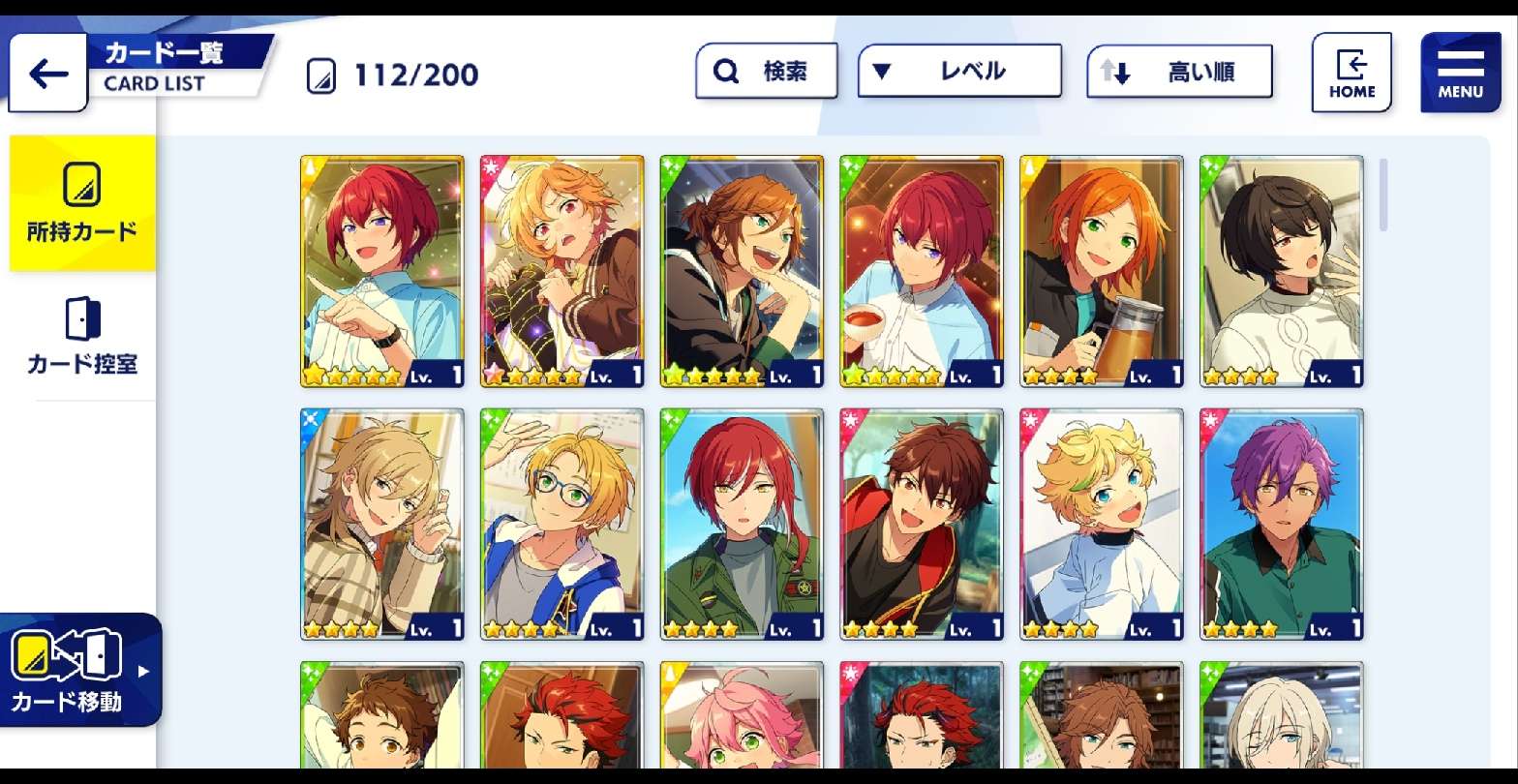Choose the beige-haired boy in plaid scarf card
The height and width of the screenshot is (784, 1518).
382,524
